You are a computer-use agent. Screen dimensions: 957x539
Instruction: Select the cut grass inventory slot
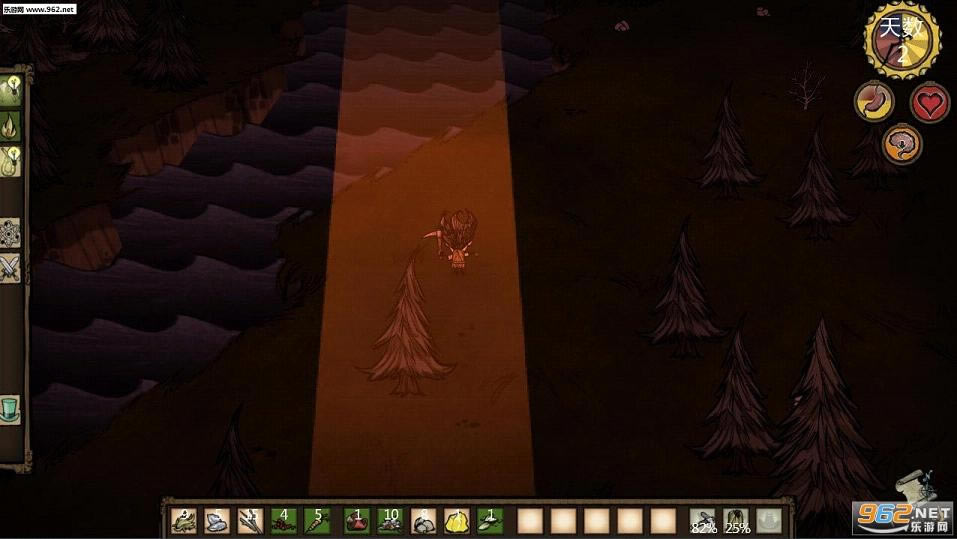[184, 520]
